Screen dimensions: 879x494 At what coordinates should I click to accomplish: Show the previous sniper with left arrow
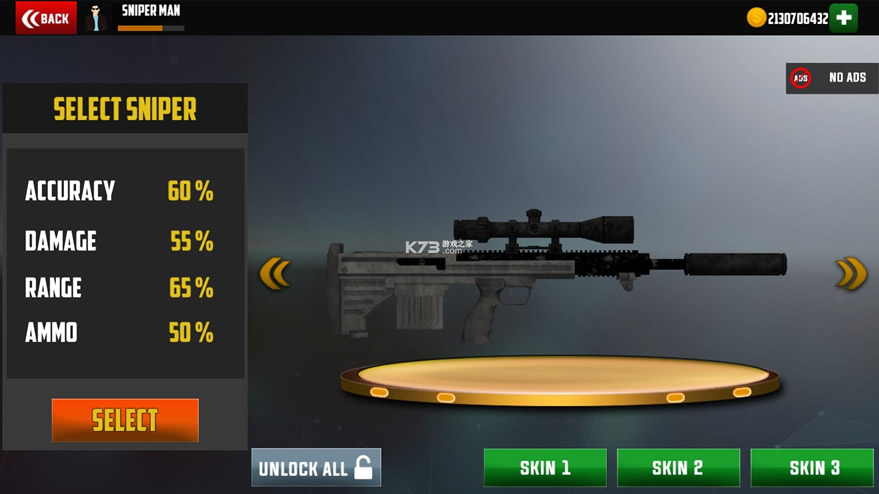[x=274, y=273]
